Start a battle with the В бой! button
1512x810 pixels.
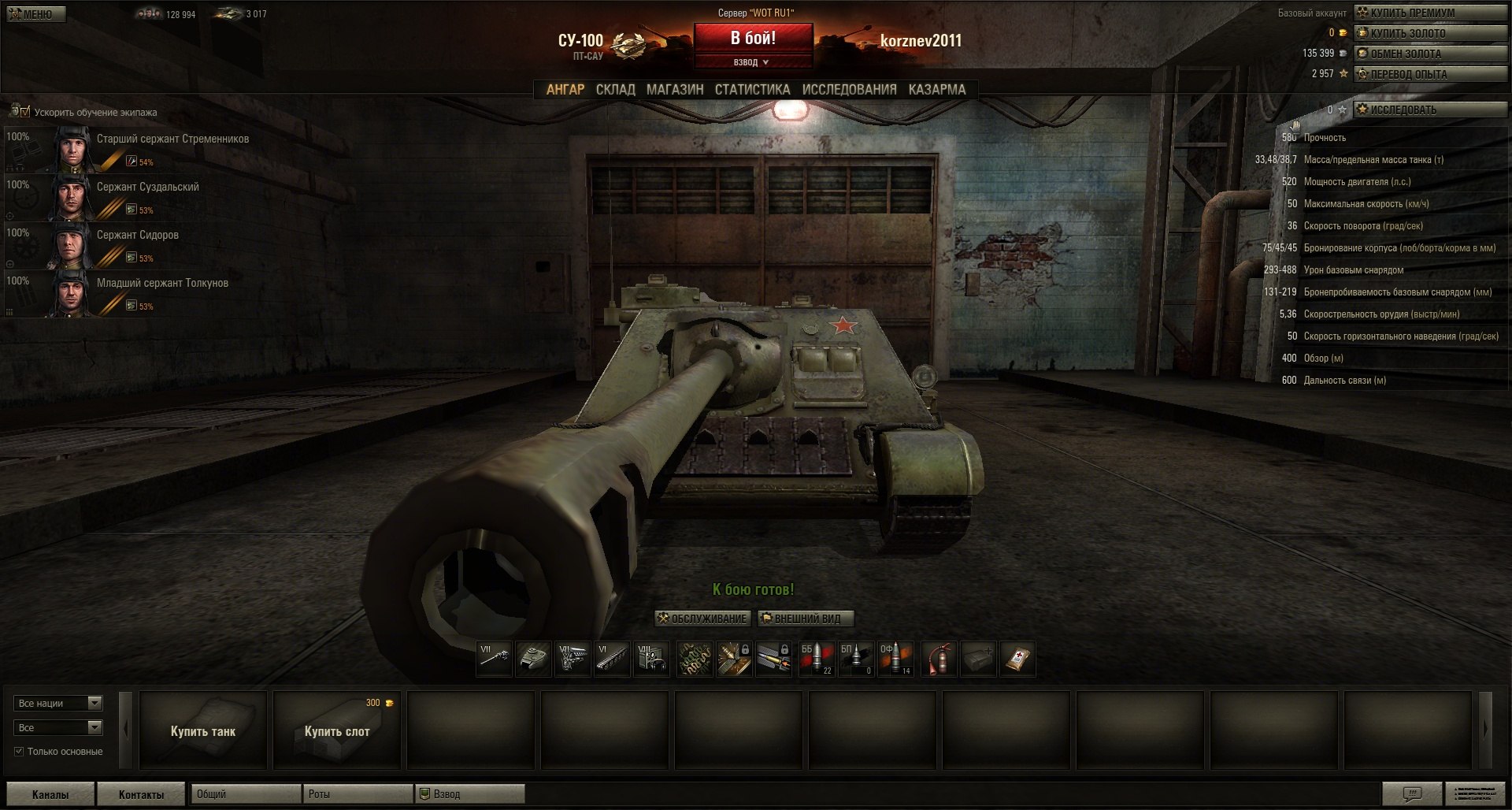(x=752, y=38)
